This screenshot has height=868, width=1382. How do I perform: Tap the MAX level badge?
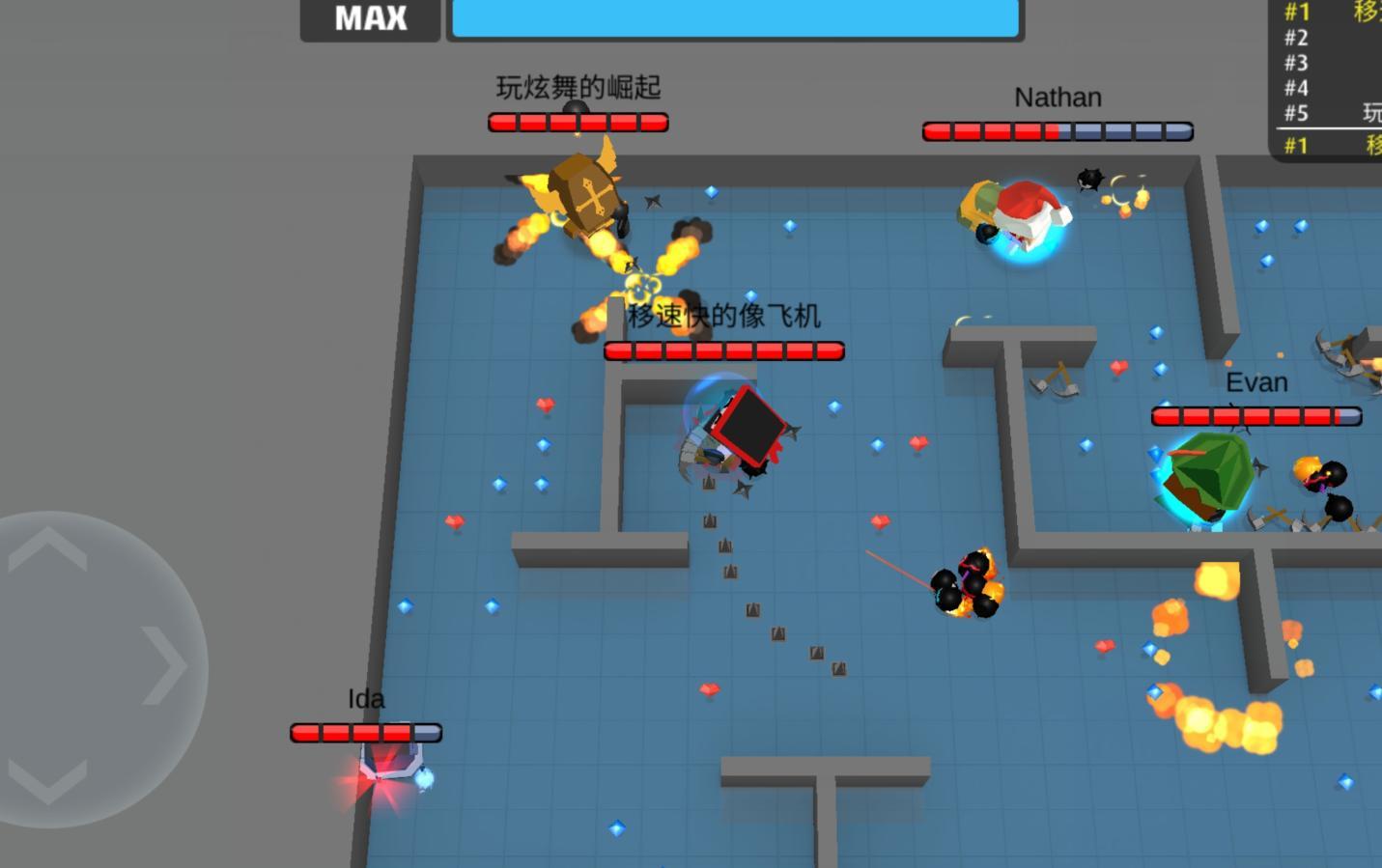coord(370,16)
